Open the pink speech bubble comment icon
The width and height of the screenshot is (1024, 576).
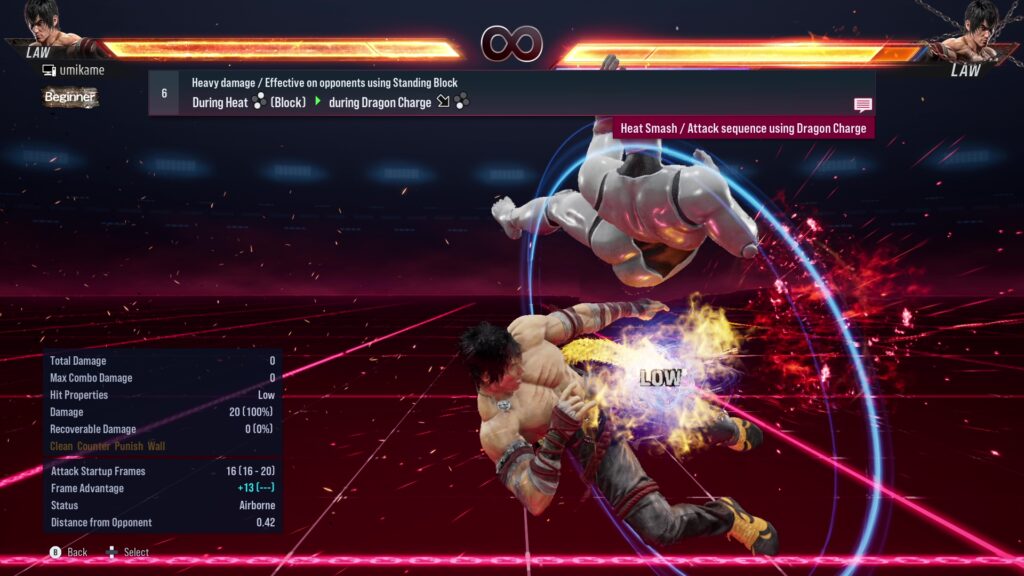click(862, 105)
